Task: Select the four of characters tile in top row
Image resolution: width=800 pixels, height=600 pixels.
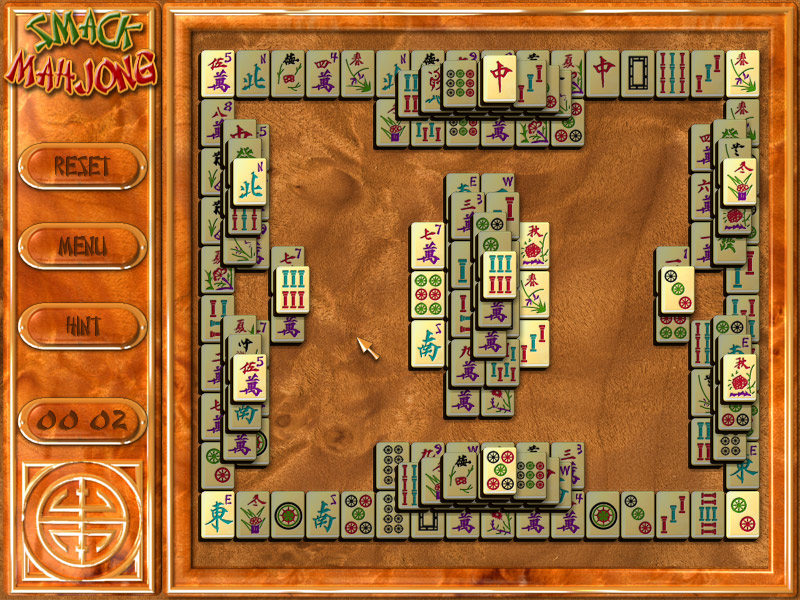Action: pos(322,74)
